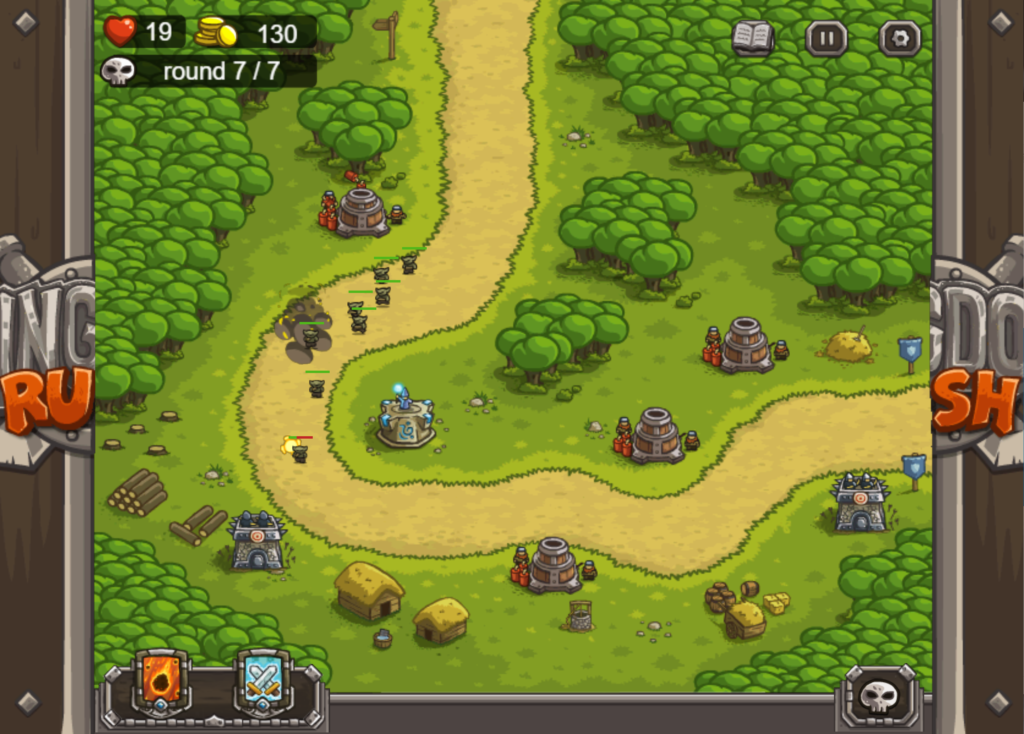The width and height of the screenshot is (1024, 734).
Task: Activate the Rain of Fire spell
Action: 161,682
